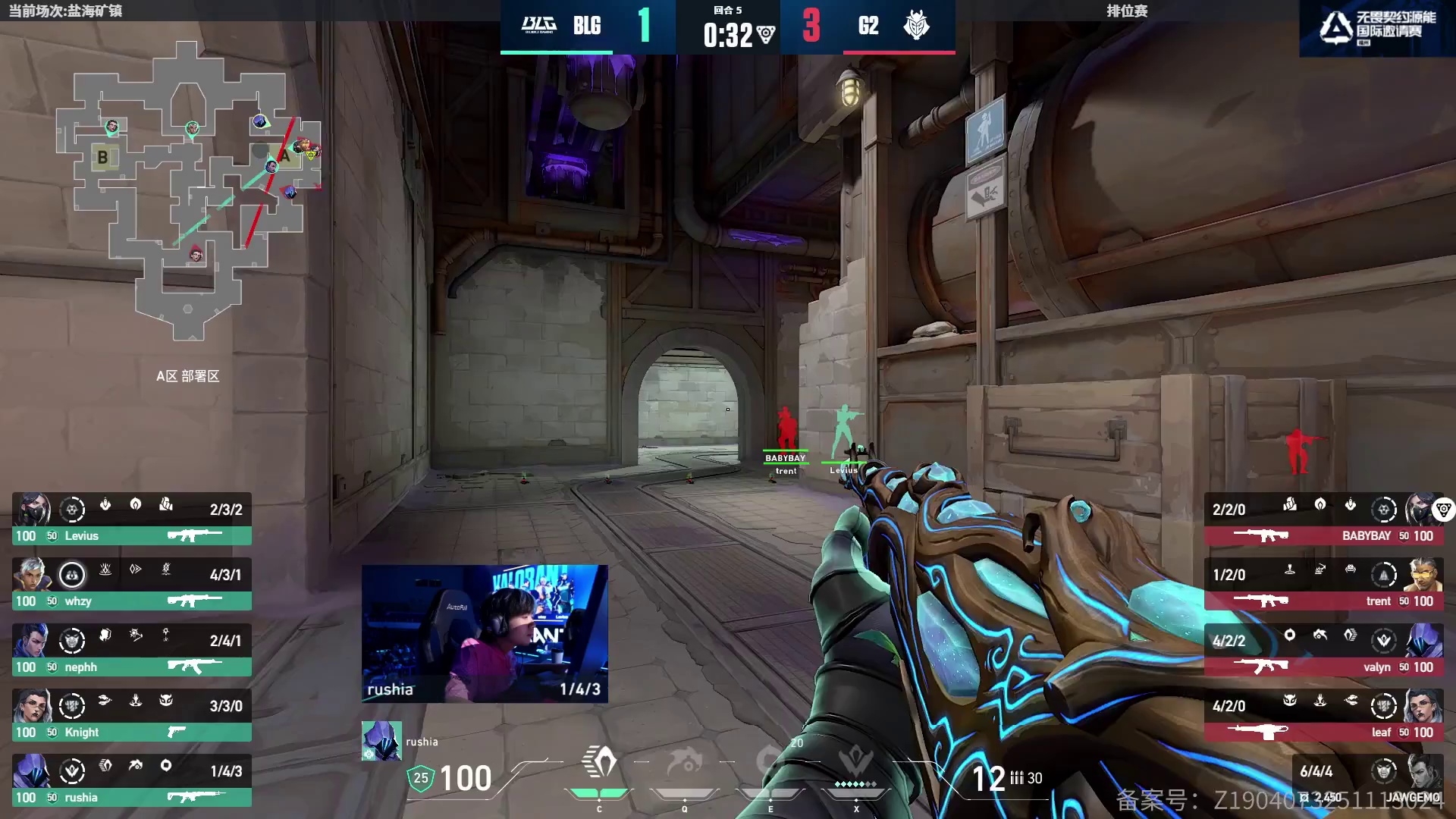This screenshot has height=819, width=1456.
Task: Click the Omen agent portrait beside rushia's name
Action: [381, 741]
